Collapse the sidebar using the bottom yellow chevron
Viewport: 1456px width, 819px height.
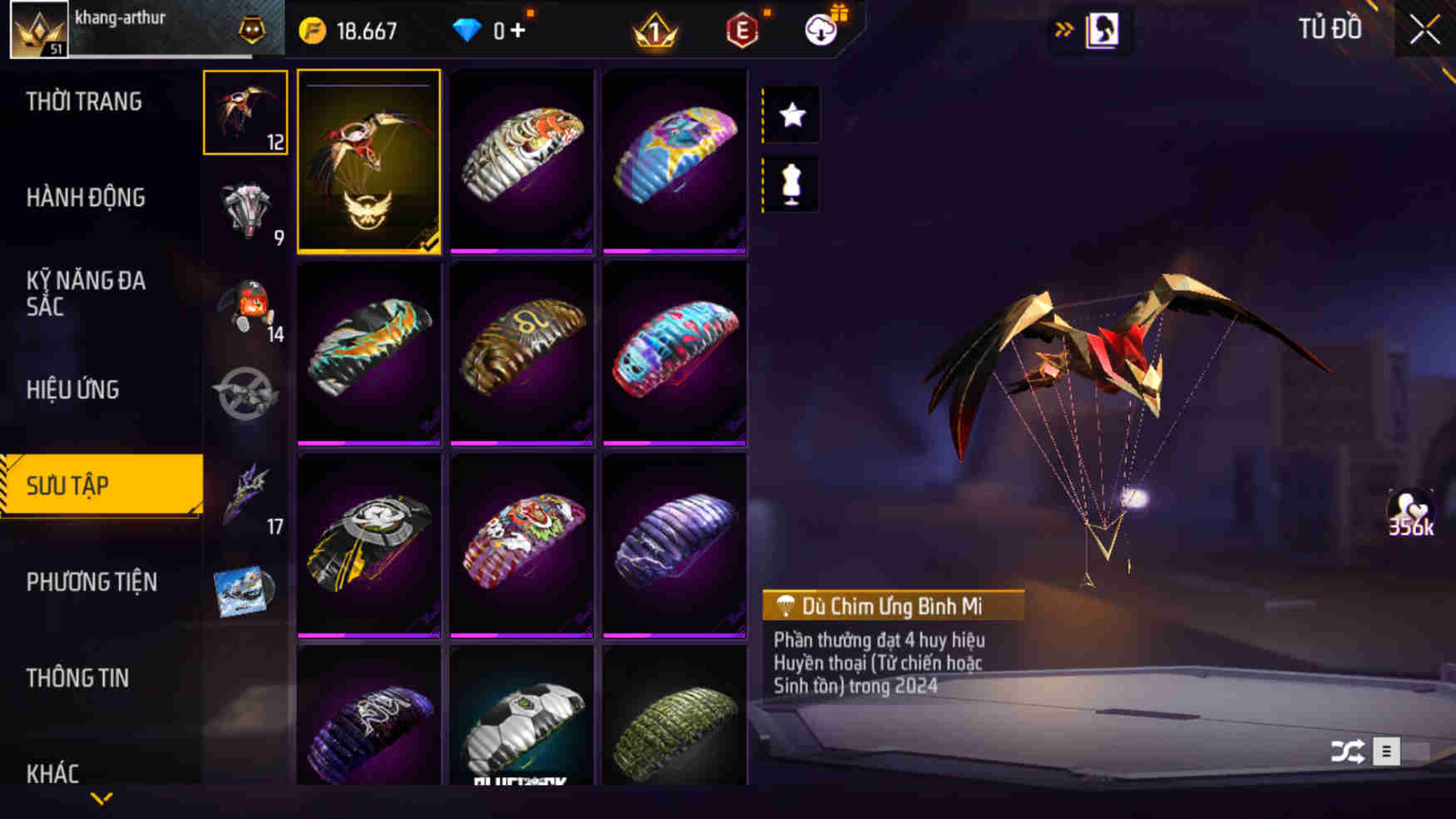click(102, 798)
